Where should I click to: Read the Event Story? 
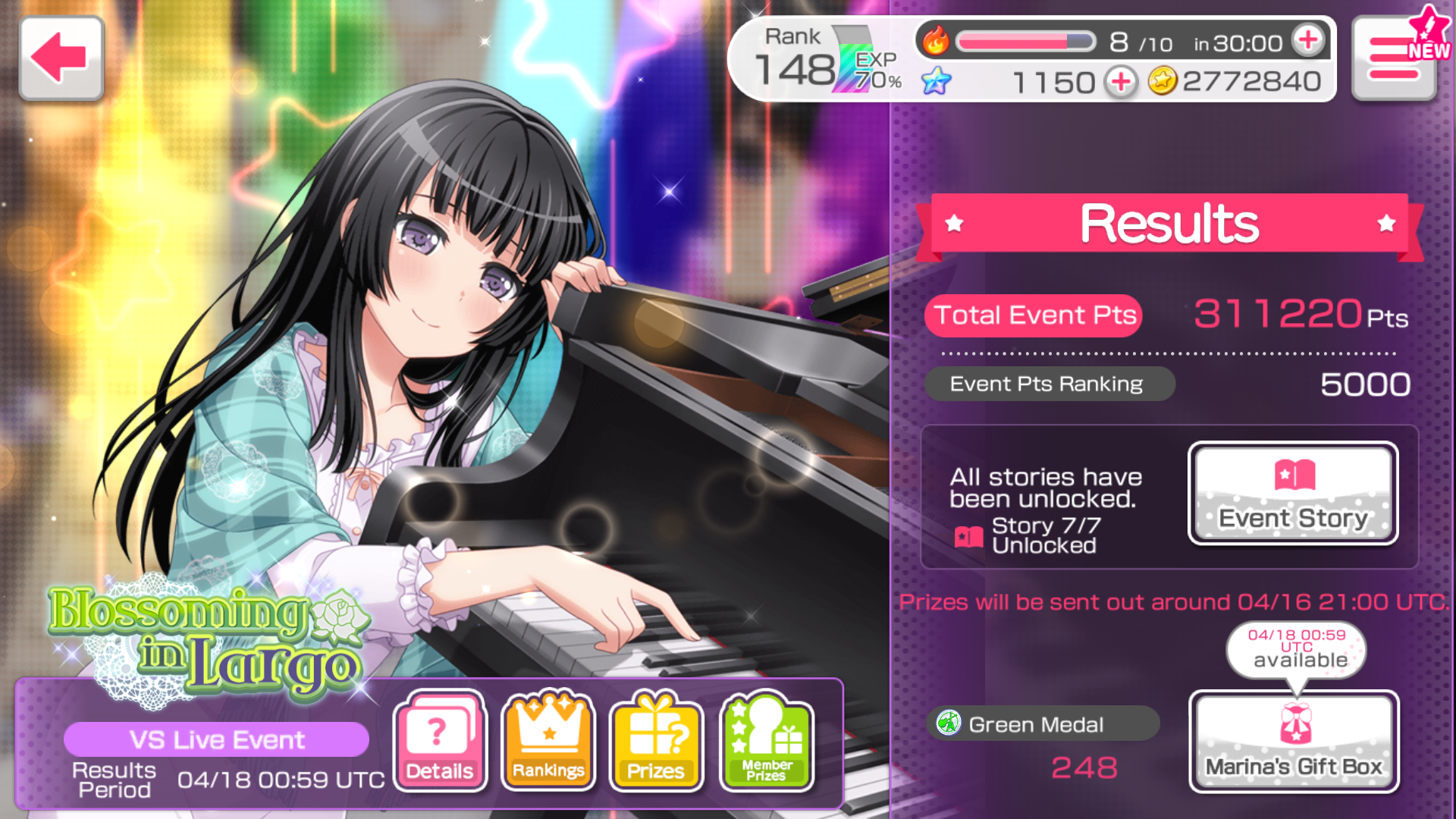pyautogui.click(x=1293, y=494)
